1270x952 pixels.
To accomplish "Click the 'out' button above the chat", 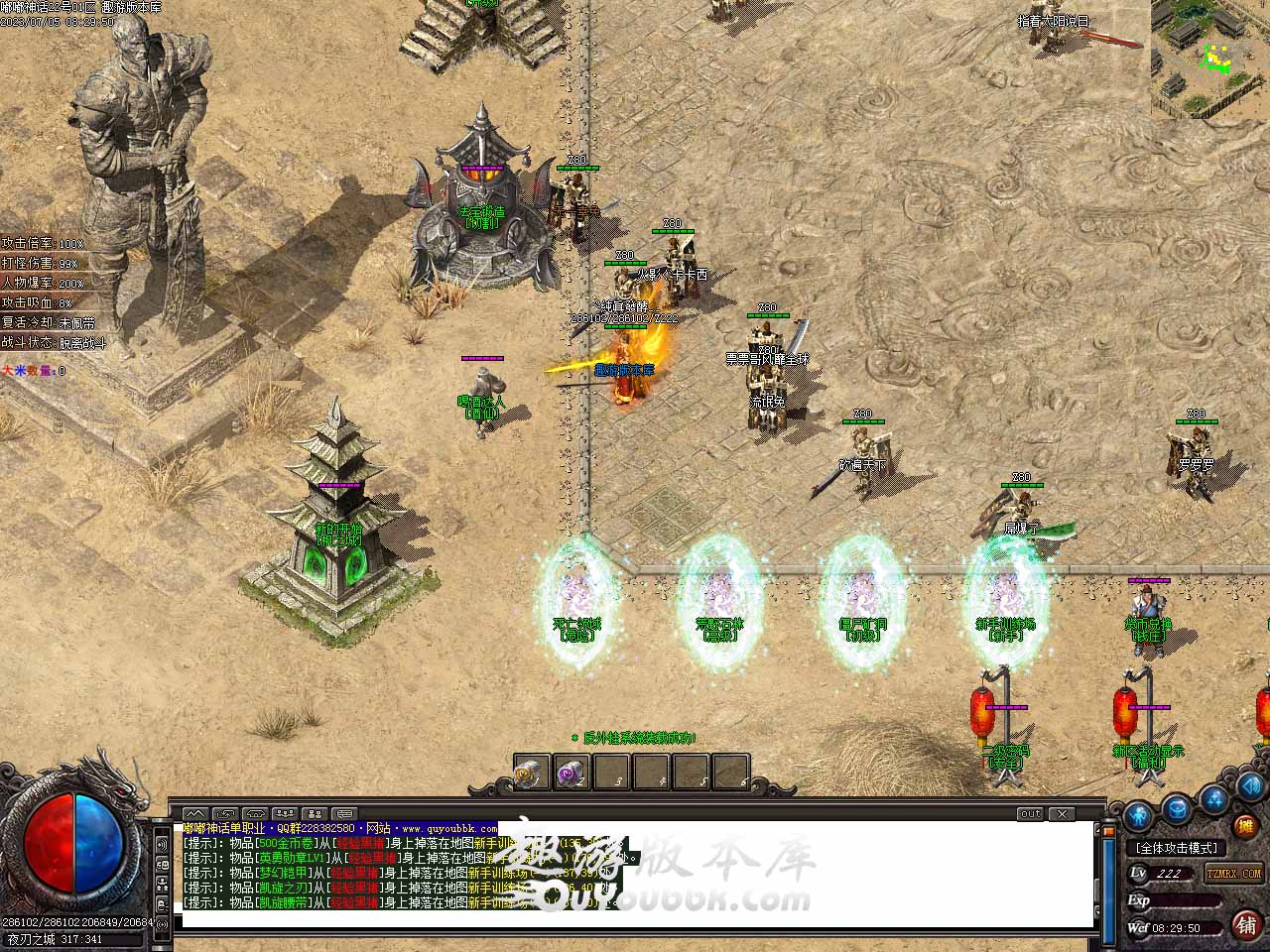I will pos(1031,814).
